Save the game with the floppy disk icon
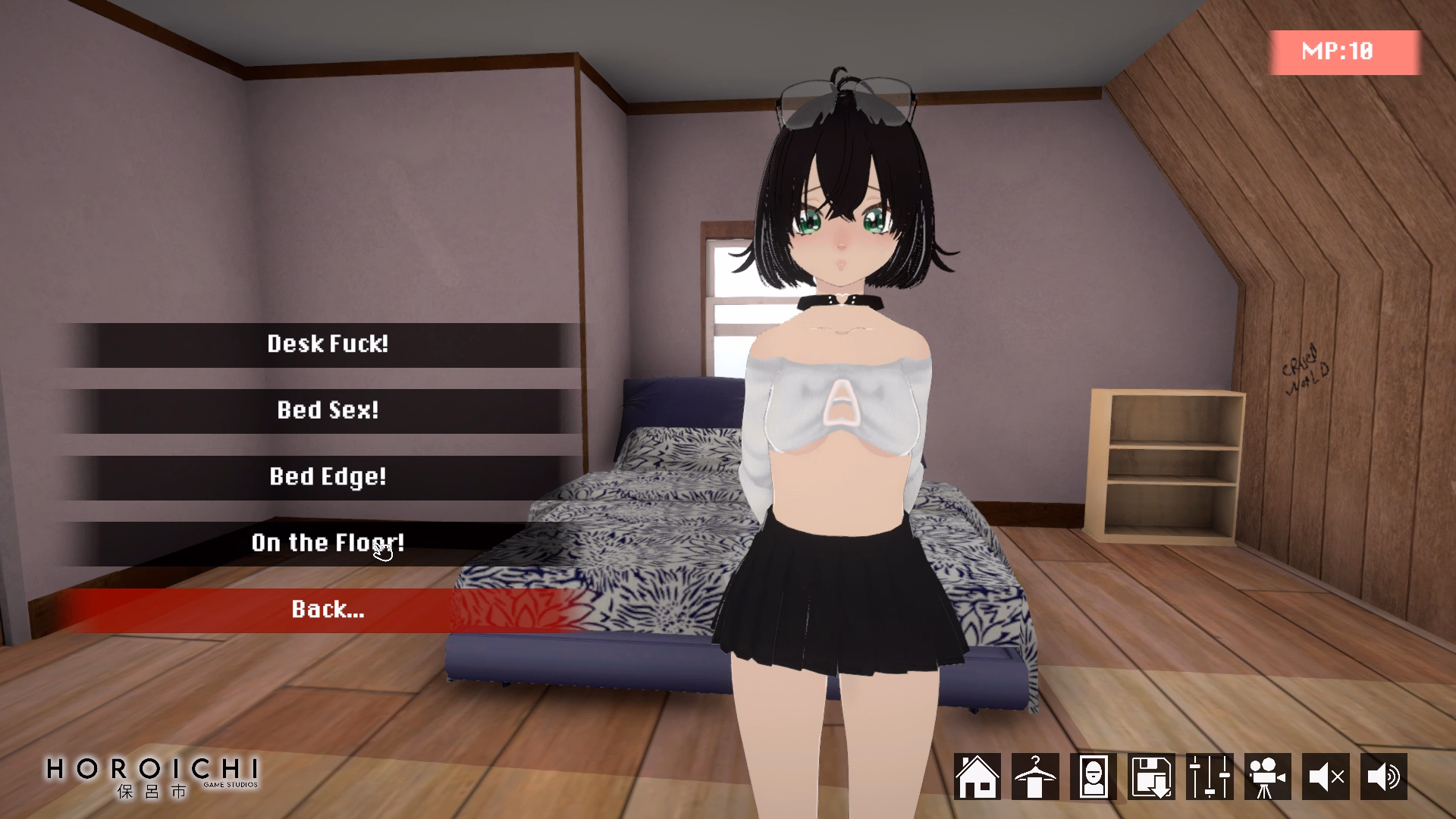1456x819 pixels. 1151,777
